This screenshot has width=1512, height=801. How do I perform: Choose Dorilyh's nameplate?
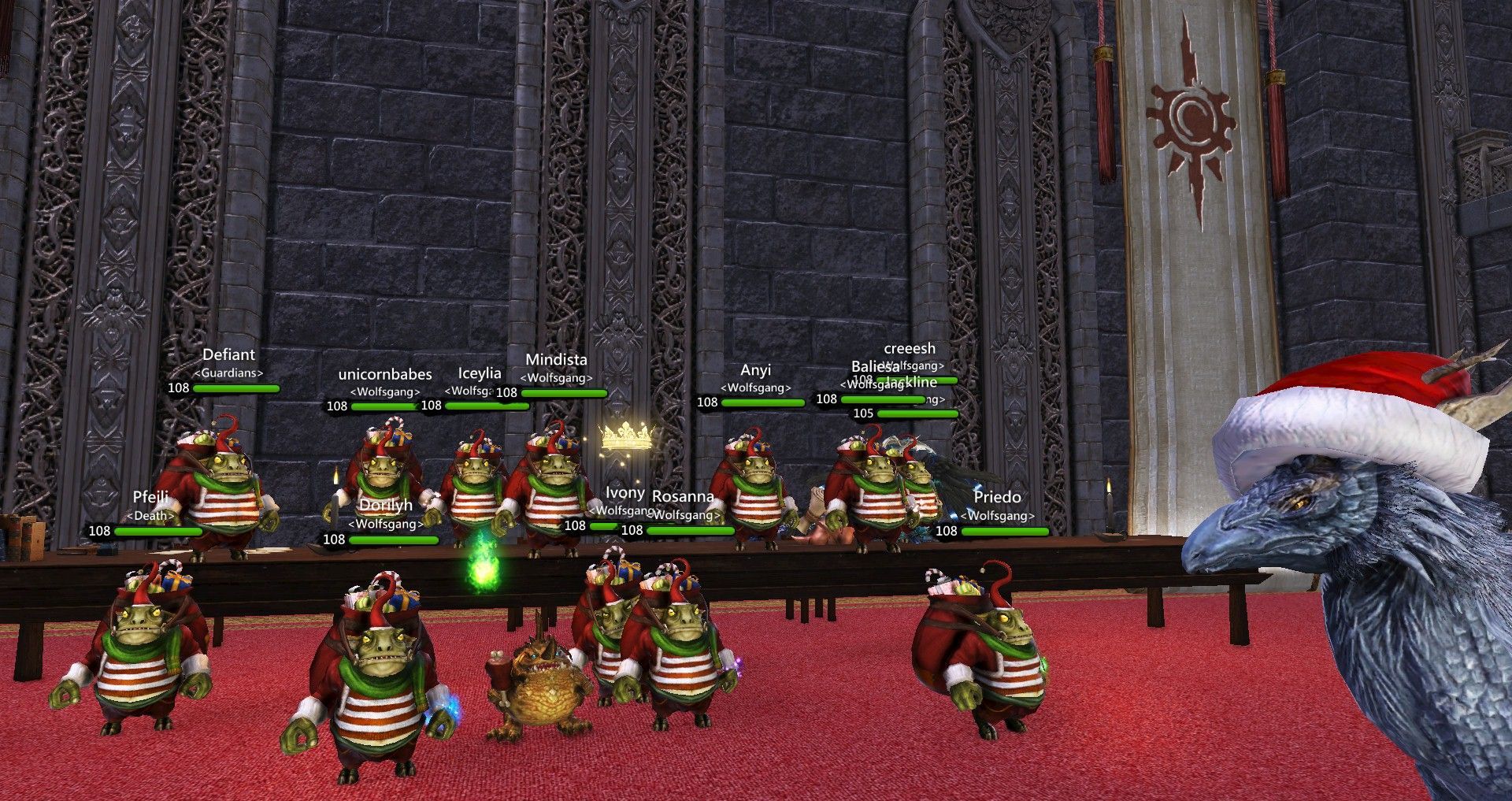tap(386, 506)
